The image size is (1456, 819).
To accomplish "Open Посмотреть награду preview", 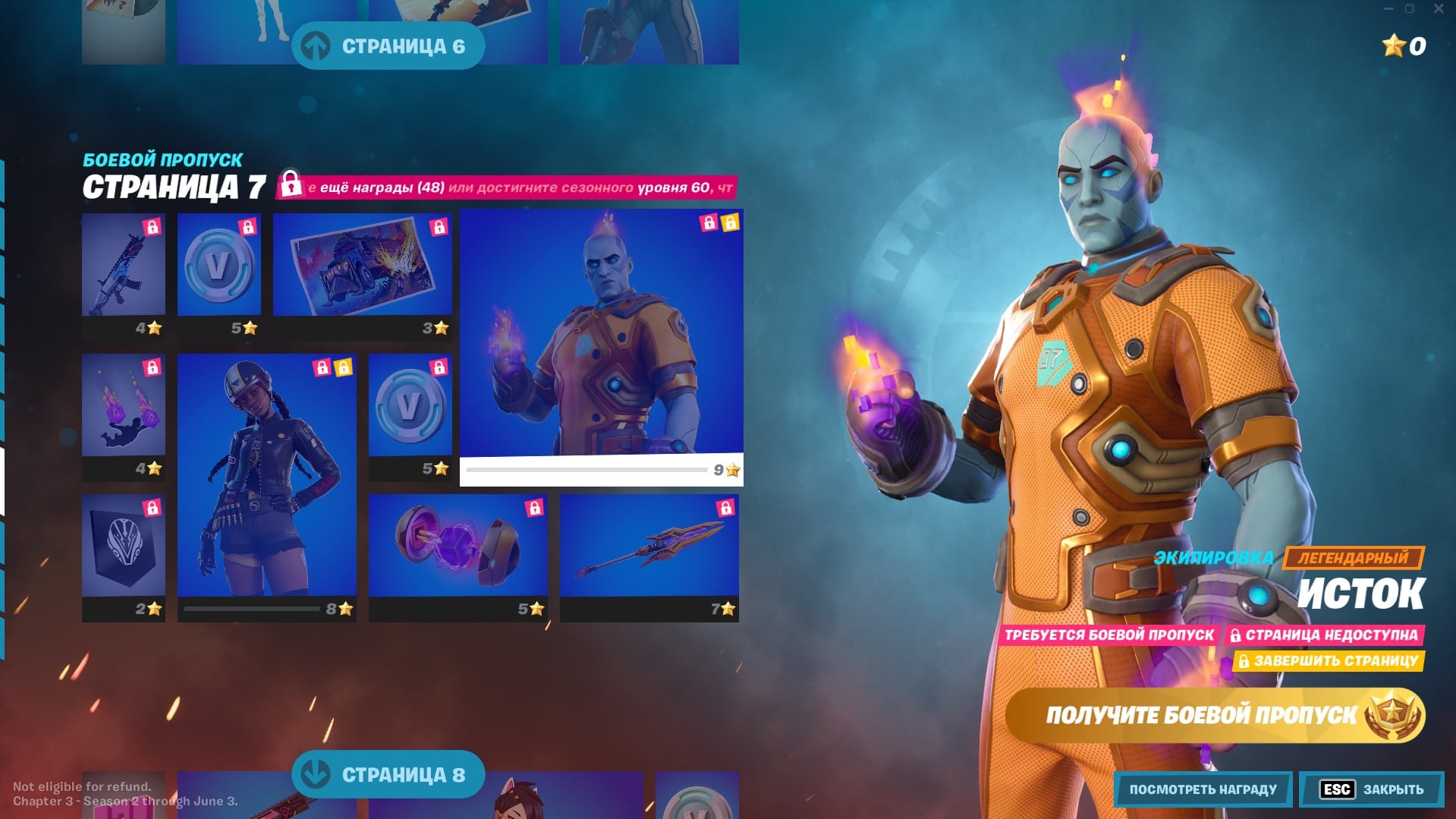I will [1203, 789].
